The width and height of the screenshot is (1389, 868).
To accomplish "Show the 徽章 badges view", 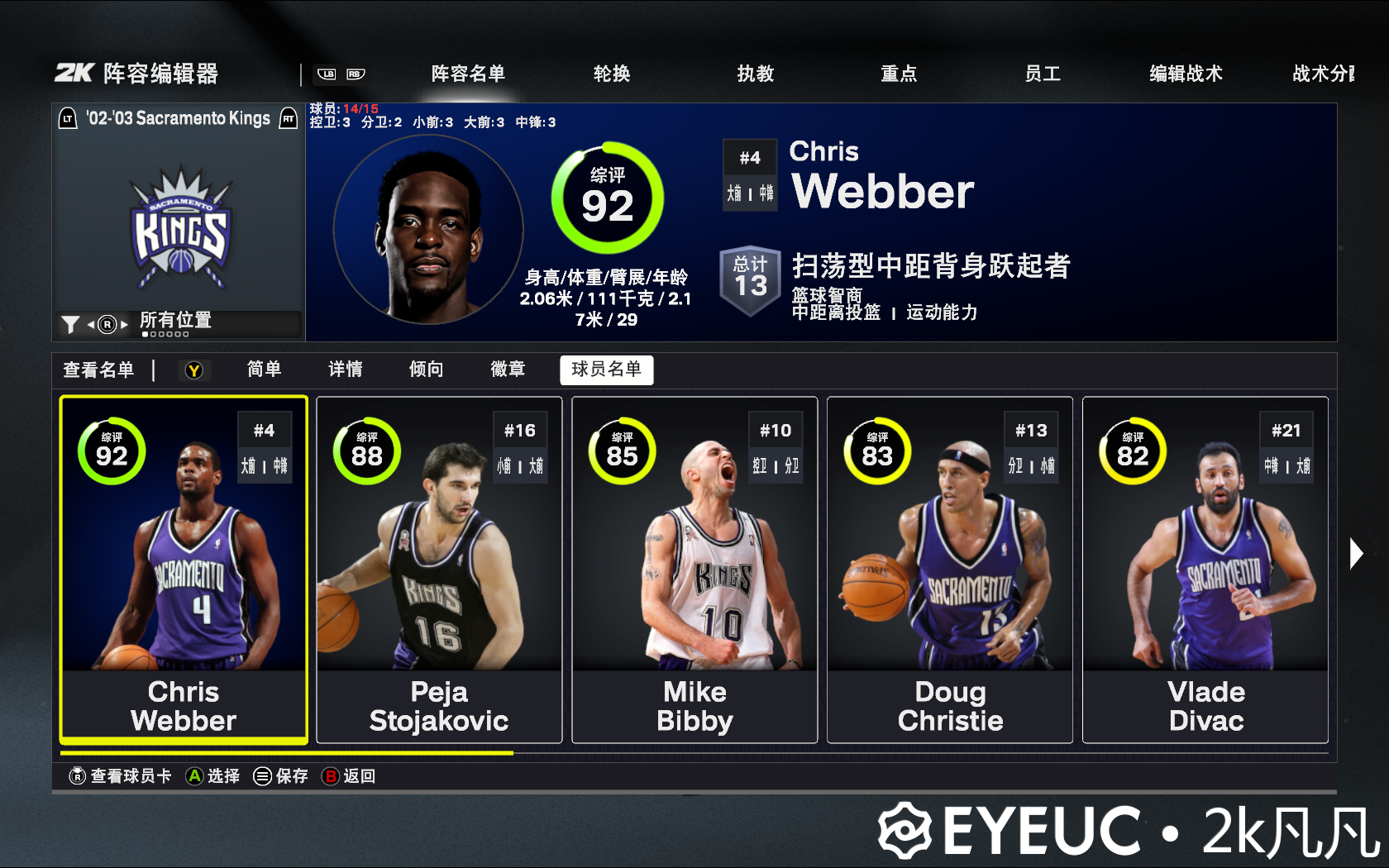I will click(x=508, y=370).
